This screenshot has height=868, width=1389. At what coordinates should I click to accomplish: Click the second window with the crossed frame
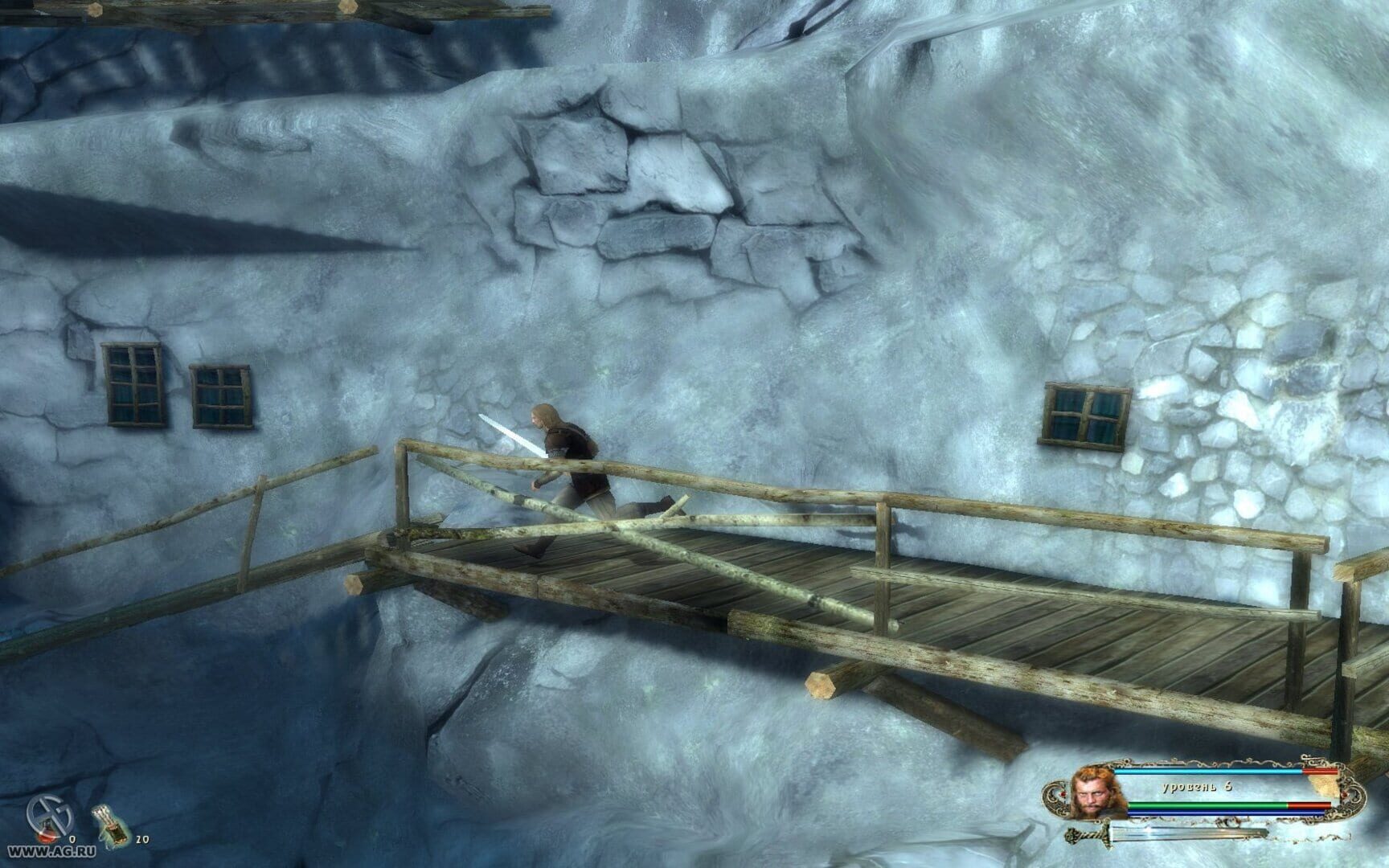point(218,395)
